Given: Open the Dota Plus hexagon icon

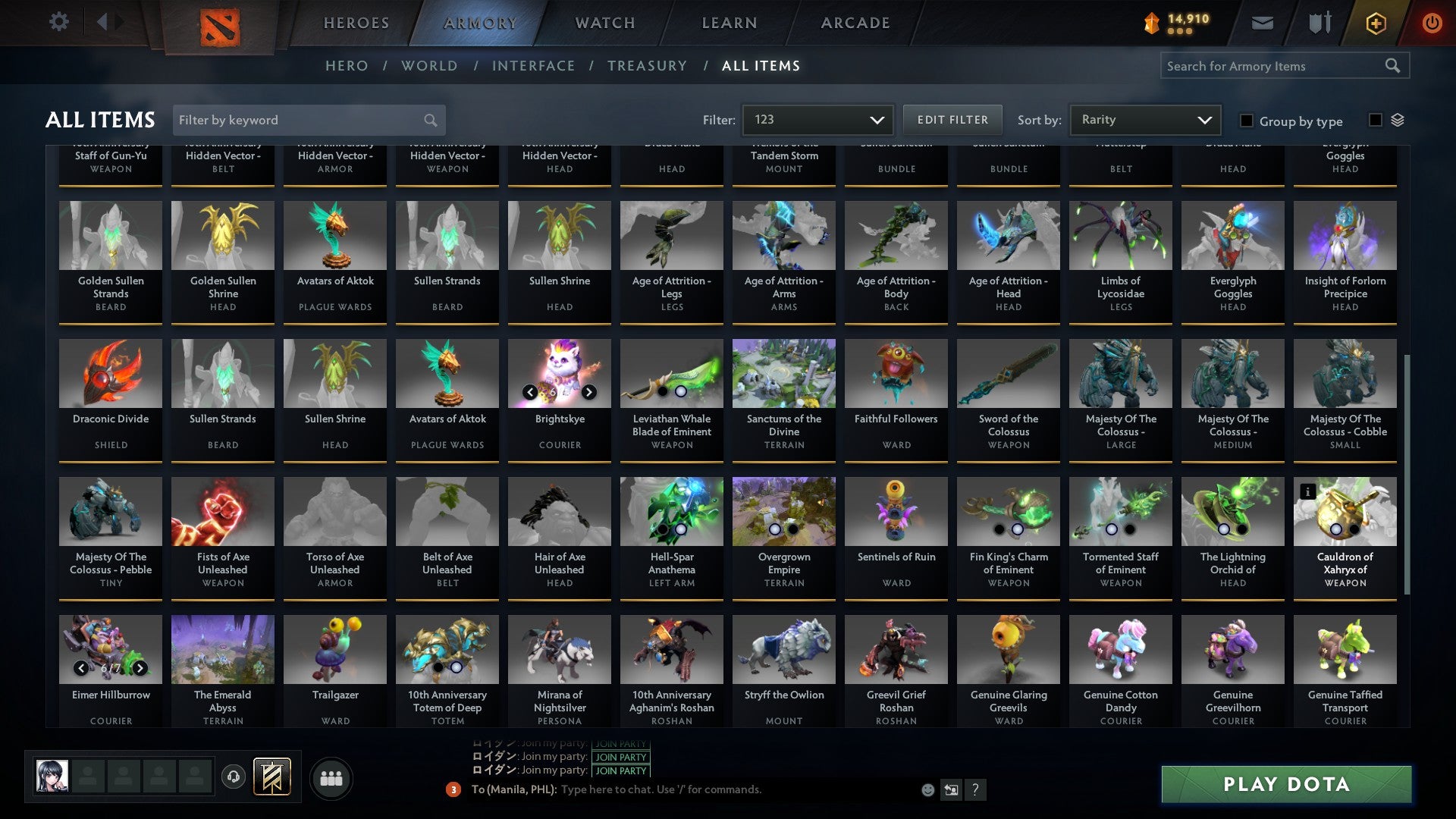Looking at the screenshot, I should click(1375, 23).
